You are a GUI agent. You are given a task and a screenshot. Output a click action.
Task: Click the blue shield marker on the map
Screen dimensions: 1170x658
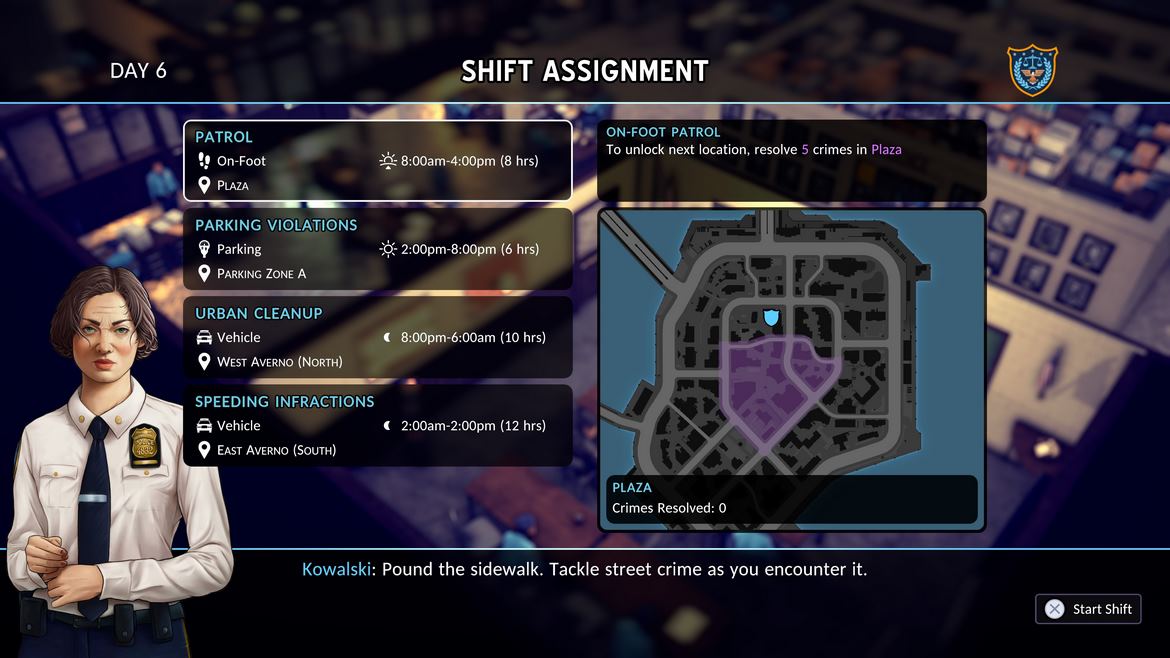[771, 317]
